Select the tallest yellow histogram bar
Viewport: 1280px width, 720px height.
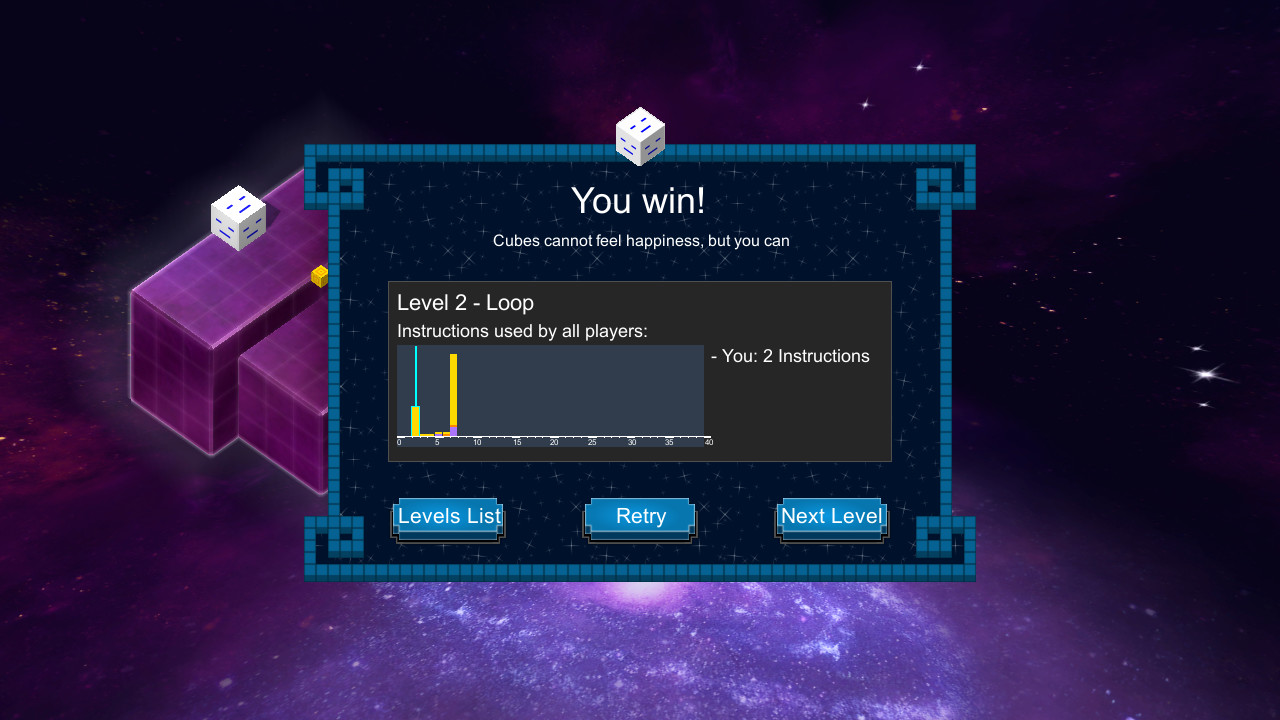pos(453,390)
